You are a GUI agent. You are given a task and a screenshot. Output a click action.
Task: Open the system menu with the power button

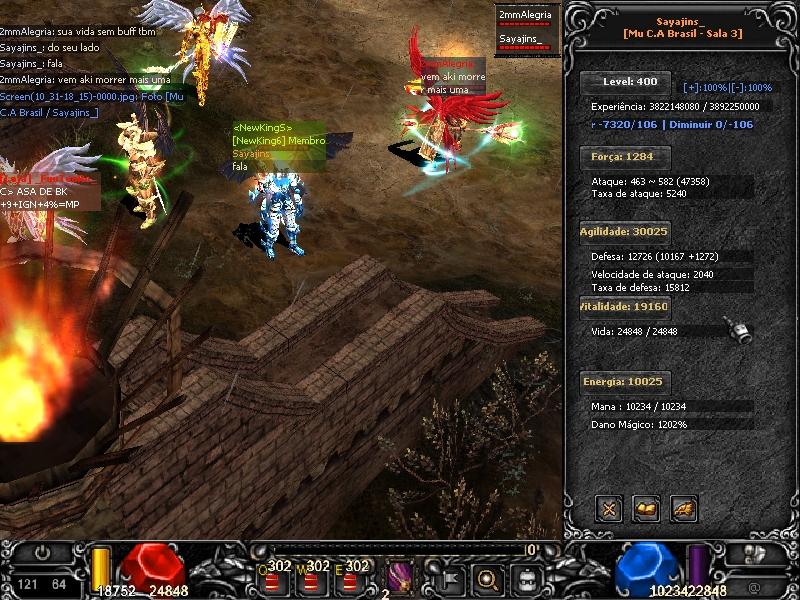pyautogui.click(x=42, y=552)
